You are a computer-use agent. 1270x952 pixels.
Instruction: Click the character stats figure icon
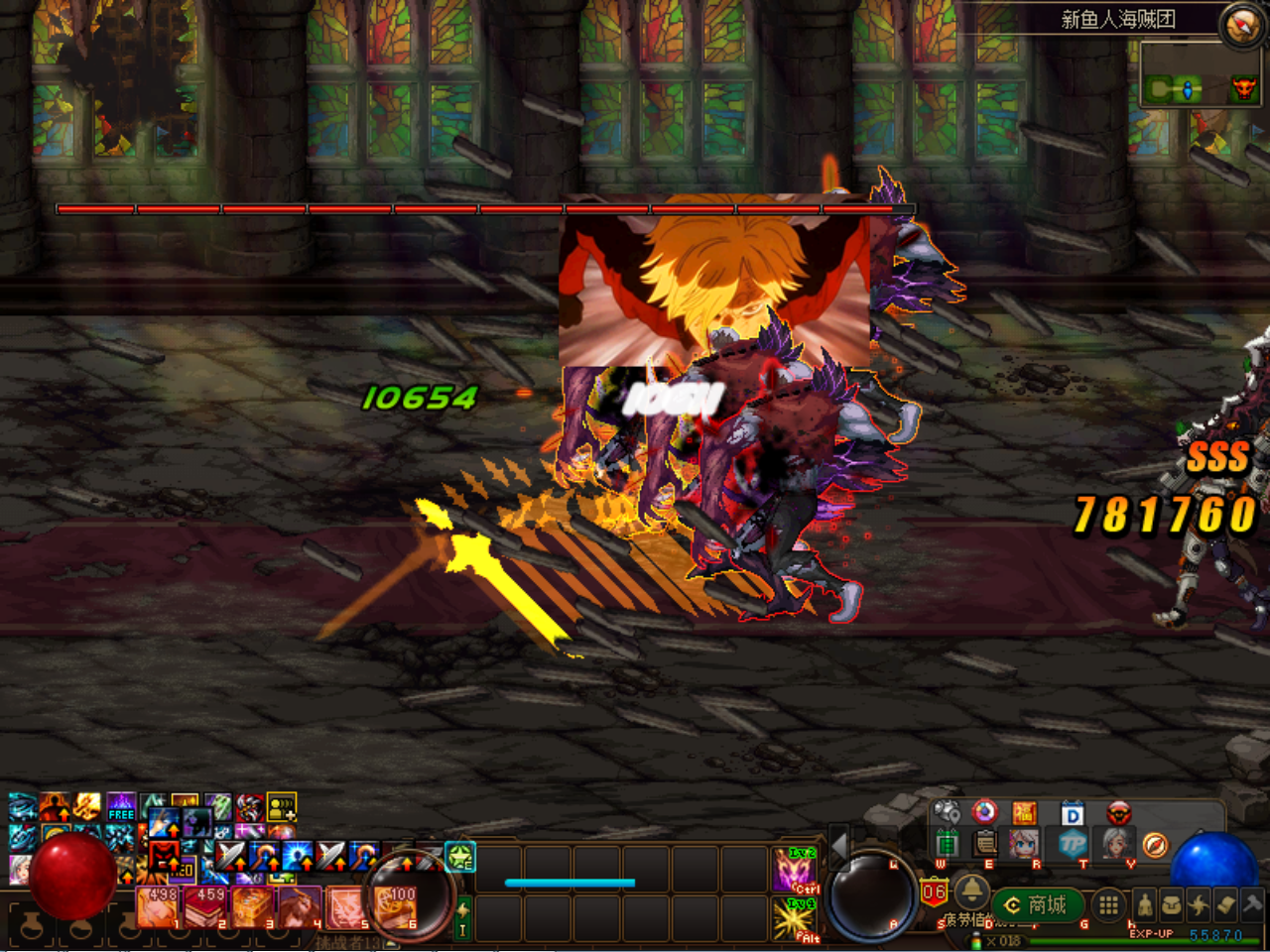(x=1145, y=904)
